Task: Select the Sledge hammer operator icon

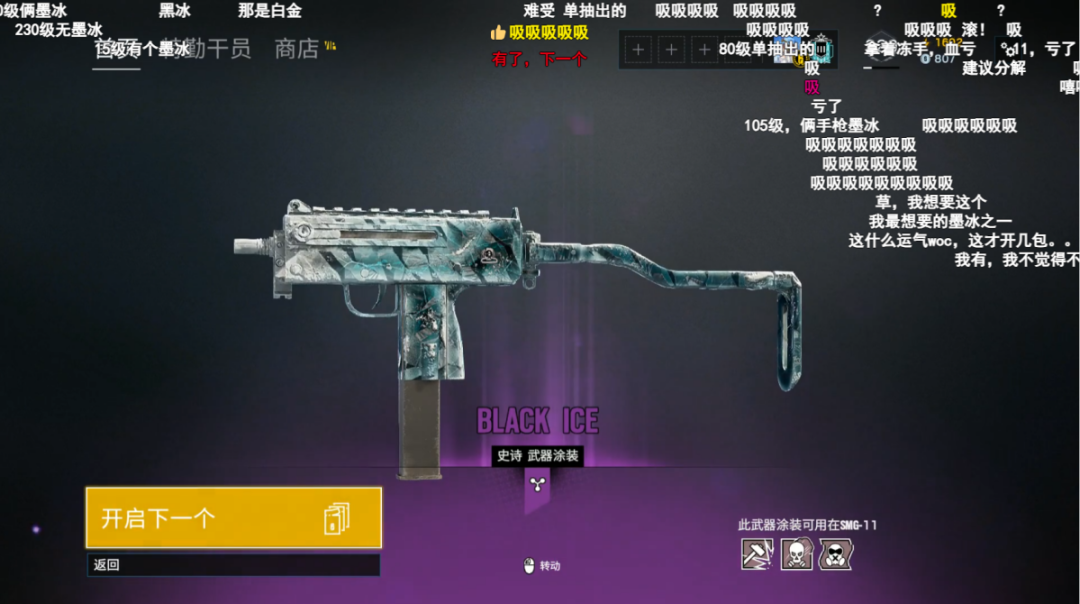Action: tap(757, 553)
